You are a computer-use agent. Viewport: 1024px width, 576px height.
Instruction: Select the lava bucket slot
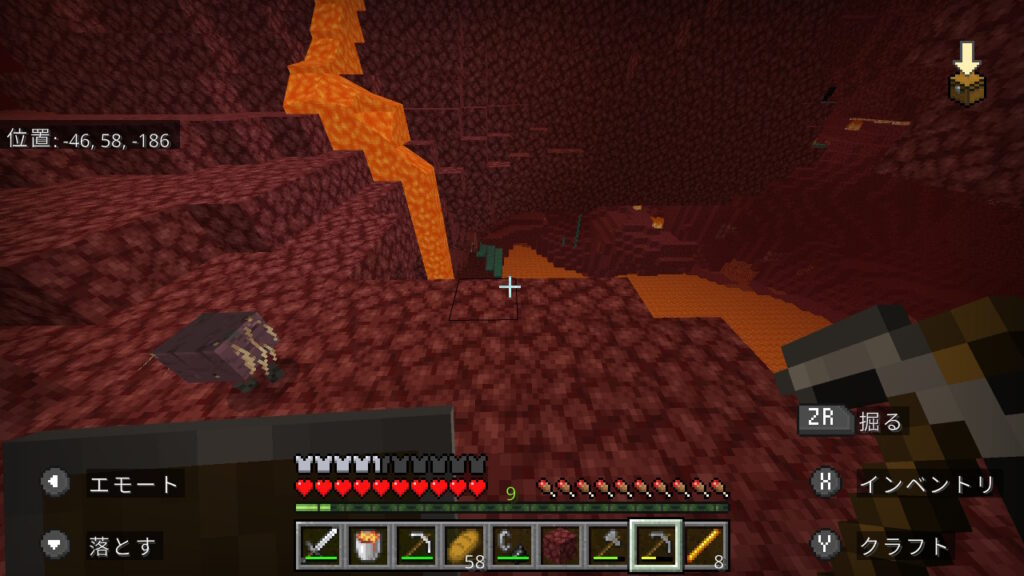coord(368,546)
